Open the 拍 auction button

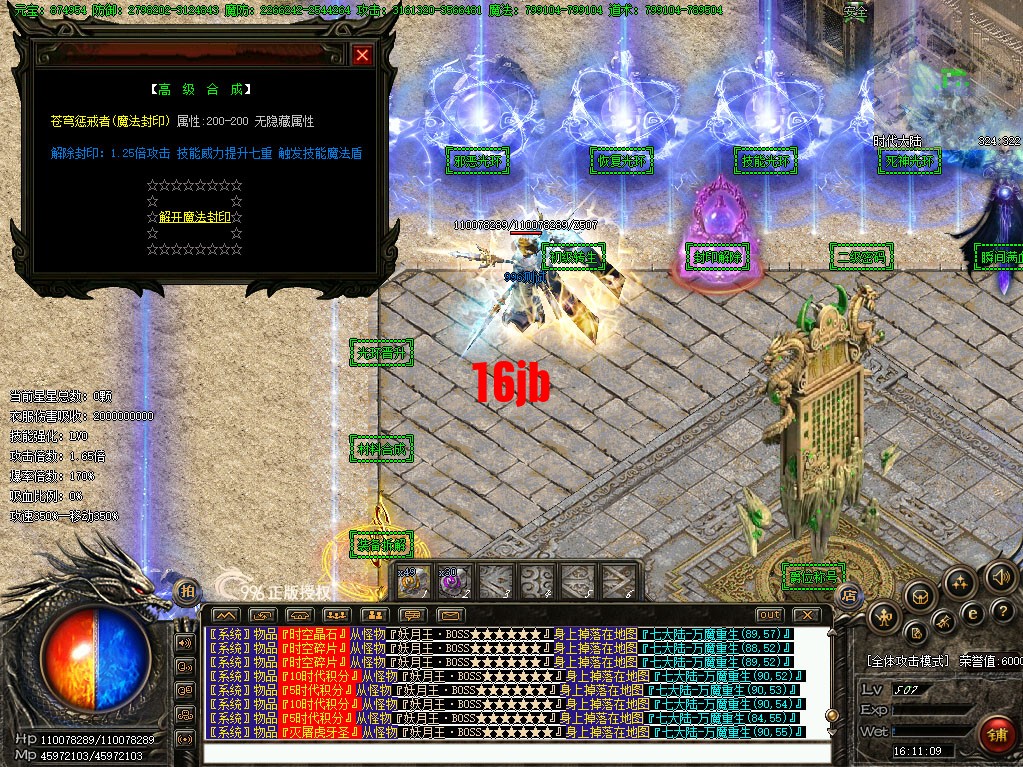point(187,590)
